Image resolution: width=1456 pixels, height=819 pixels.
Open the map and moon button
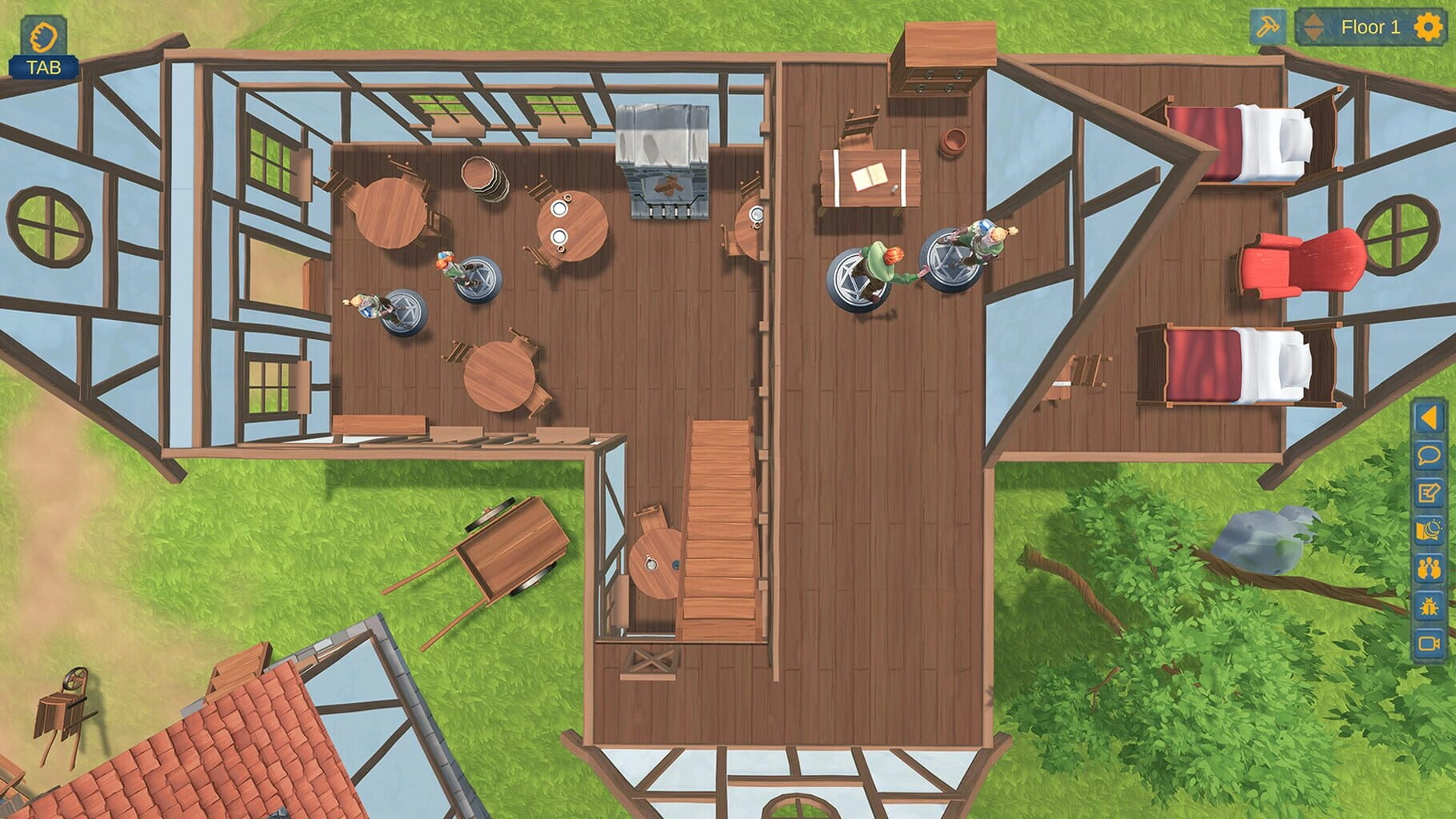[x=1428, y=531]
